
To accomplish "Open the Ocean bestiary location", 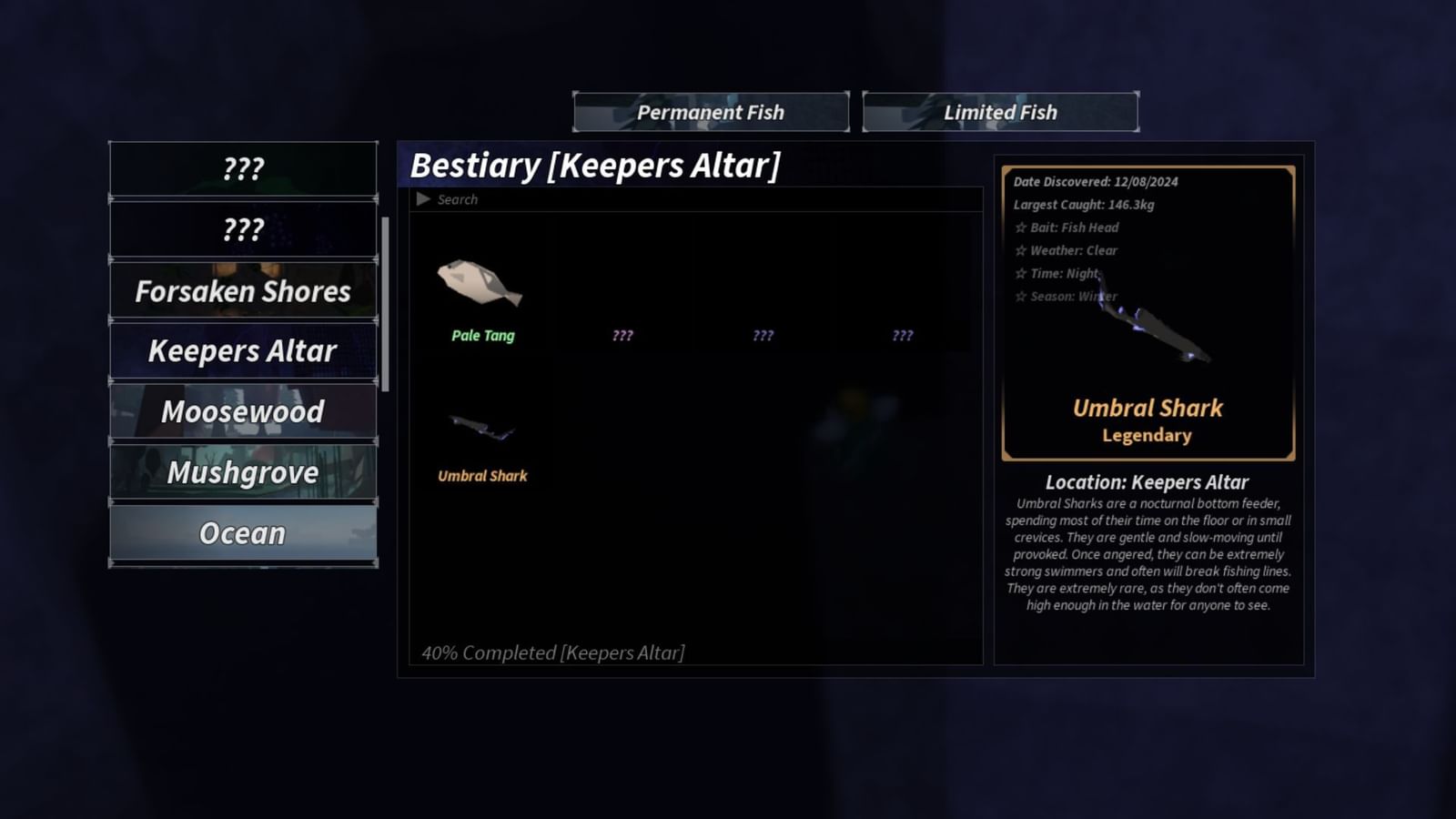I will pos(242,533).
